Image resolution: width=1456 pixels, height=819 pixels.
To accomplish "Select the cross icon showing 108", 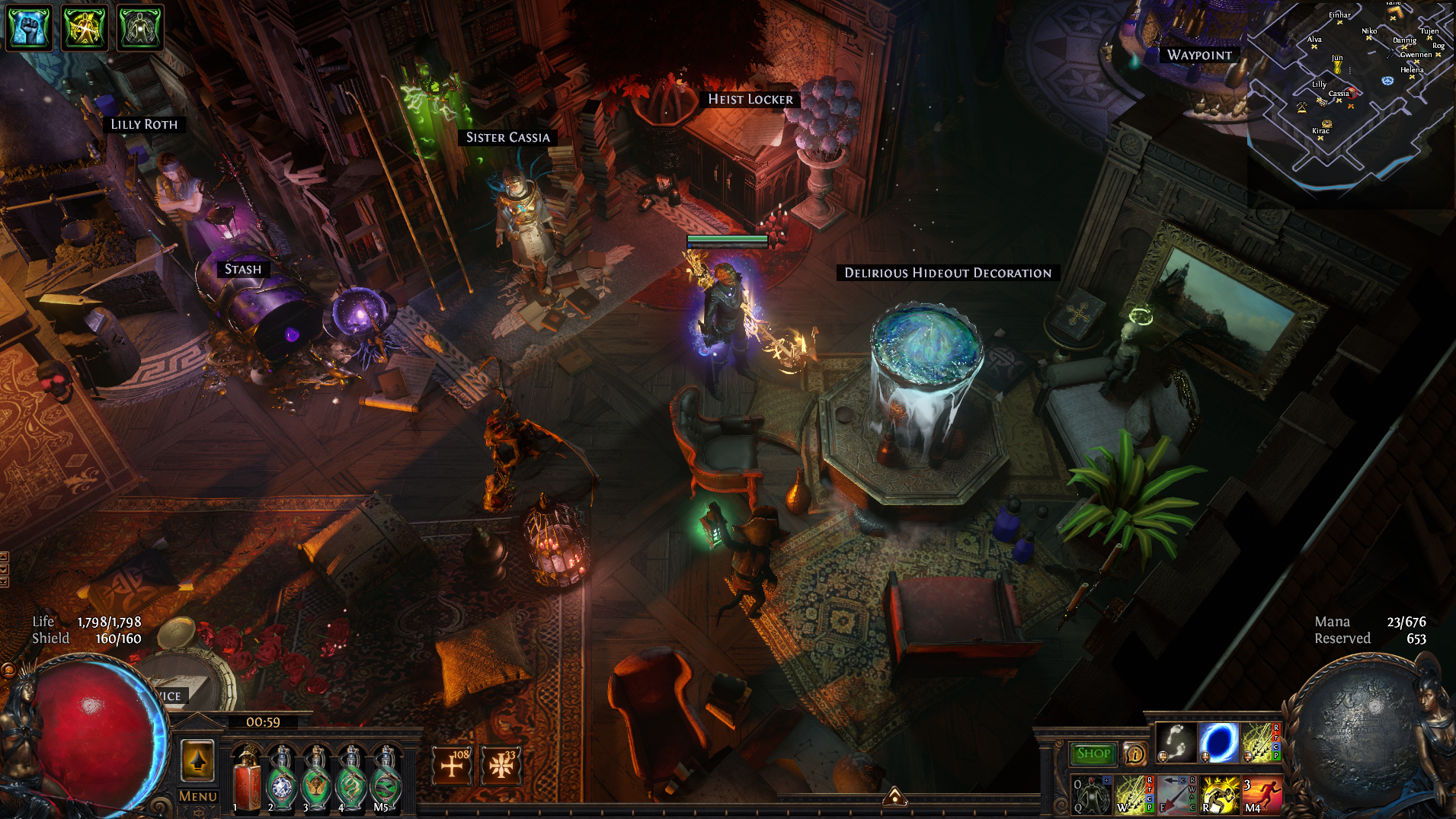I will point(453,765).
